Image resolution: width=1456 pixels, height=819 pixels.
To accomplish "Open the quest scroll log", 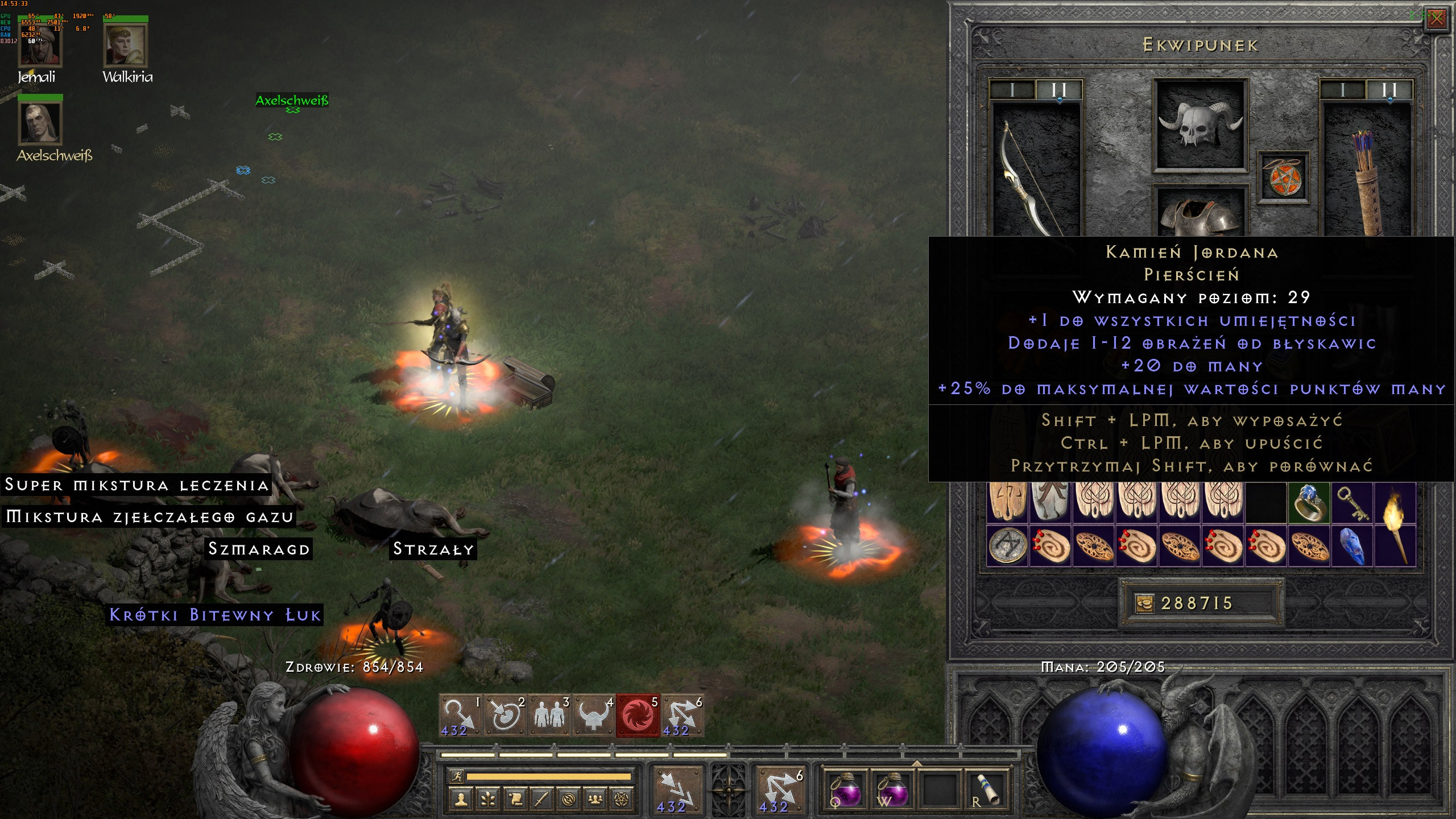I will click(x=515, y=800).
